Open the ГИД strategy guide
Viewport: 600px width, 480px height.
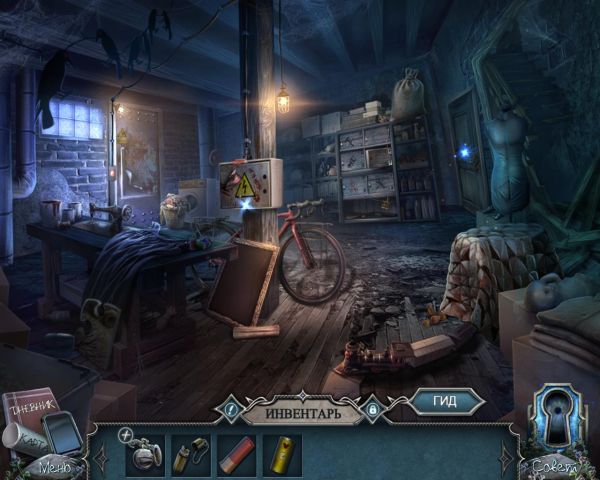pos(444,402)
